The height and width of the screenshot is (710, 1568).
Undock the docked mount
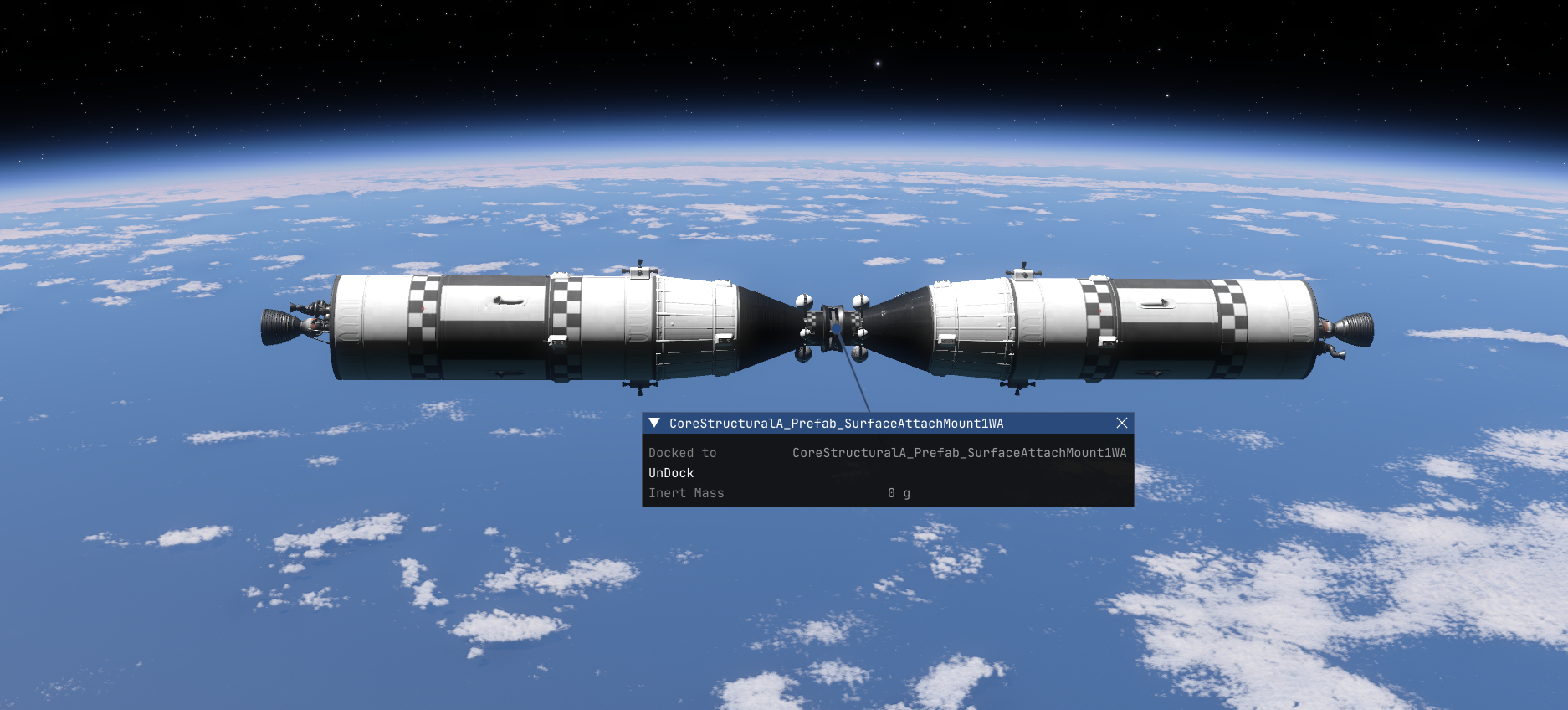[671, 473]
